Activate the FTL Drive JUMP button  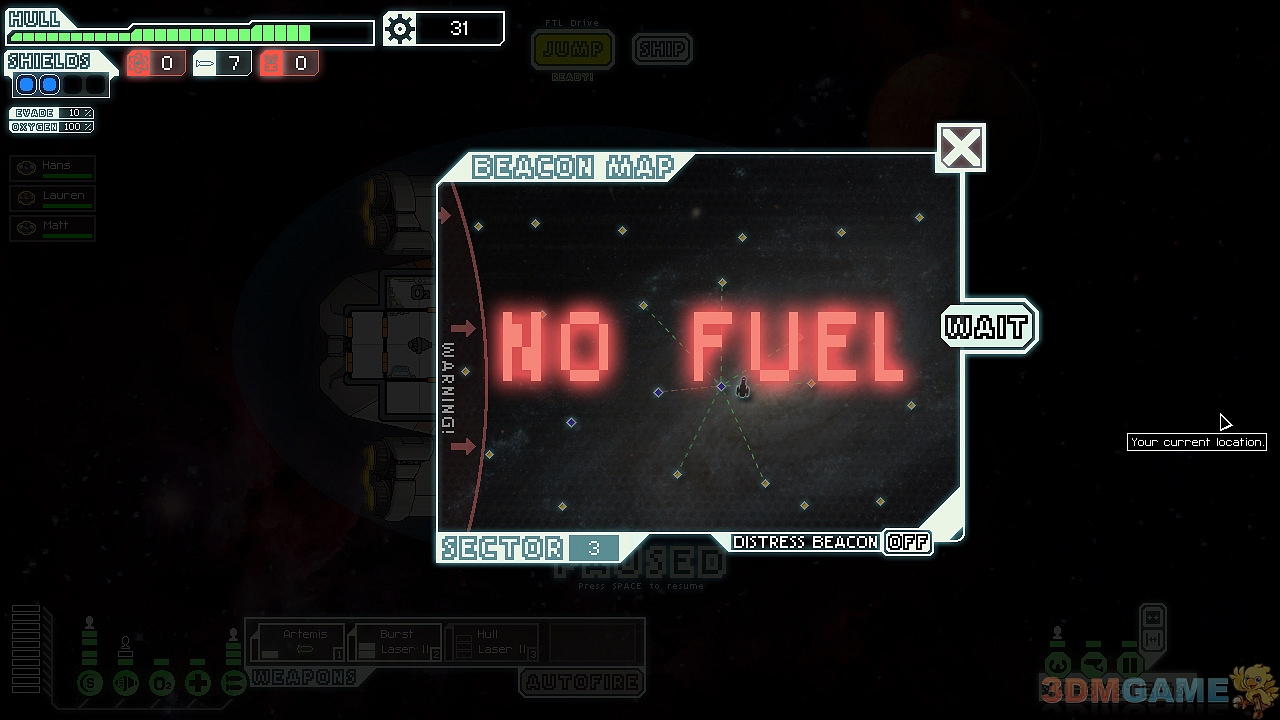click(x=573, y=49)
